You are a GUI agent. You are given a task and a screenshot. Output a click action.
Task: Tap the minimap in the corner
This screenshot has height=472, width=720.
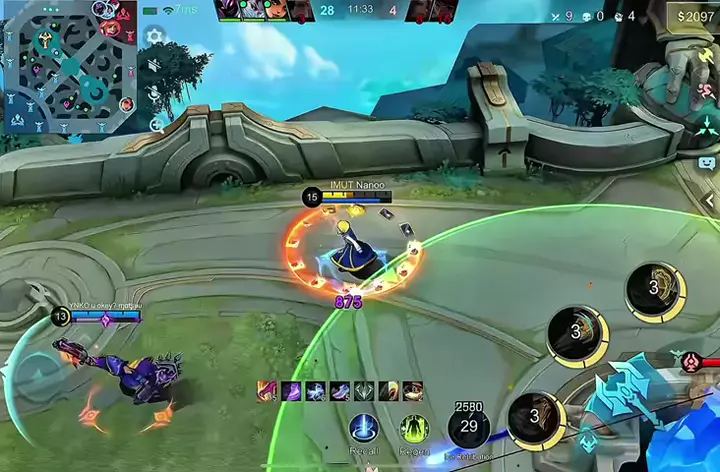tap(70, 66)
